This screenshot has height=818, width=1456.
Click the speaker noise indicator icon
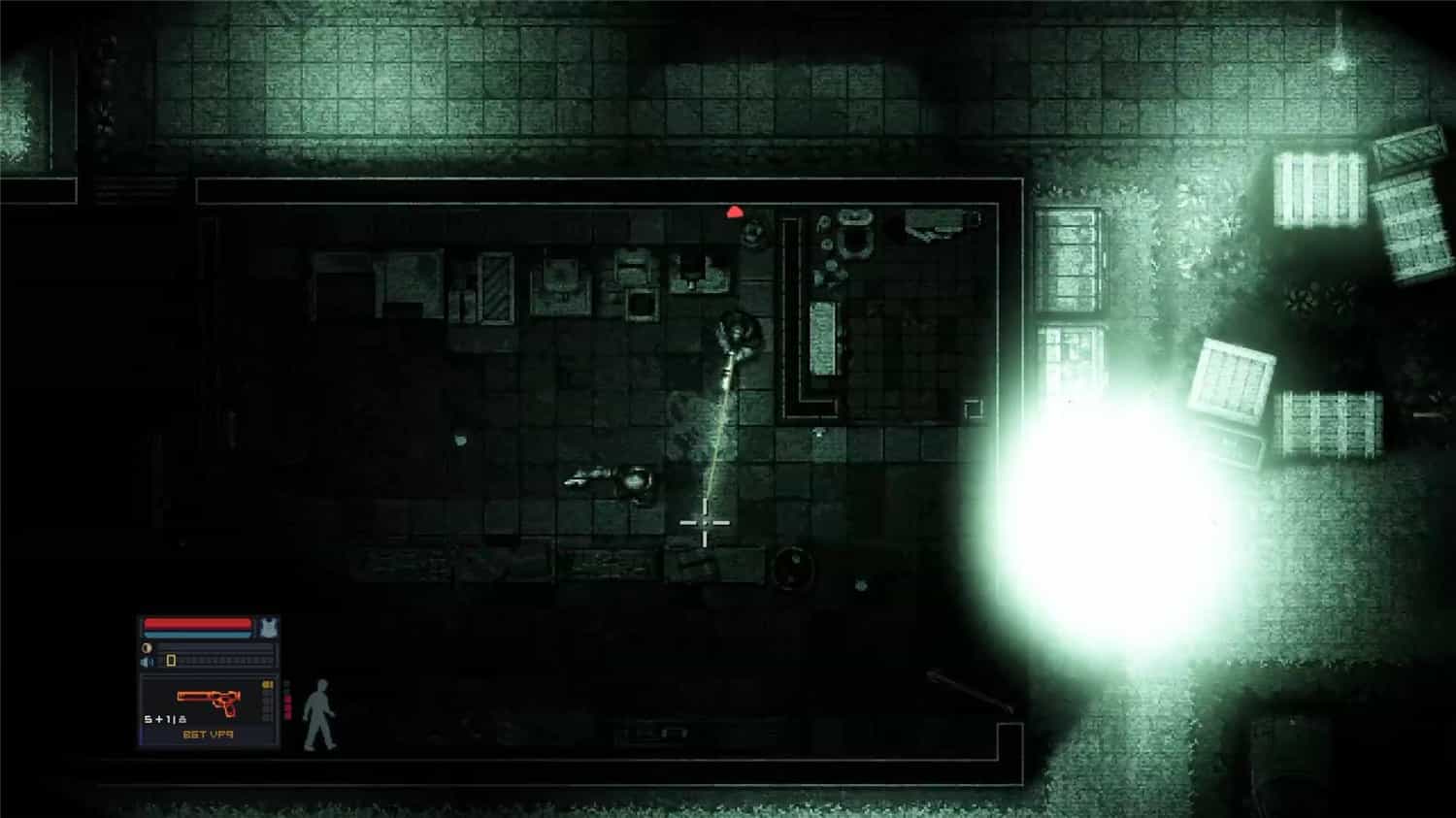pos(147,662)
